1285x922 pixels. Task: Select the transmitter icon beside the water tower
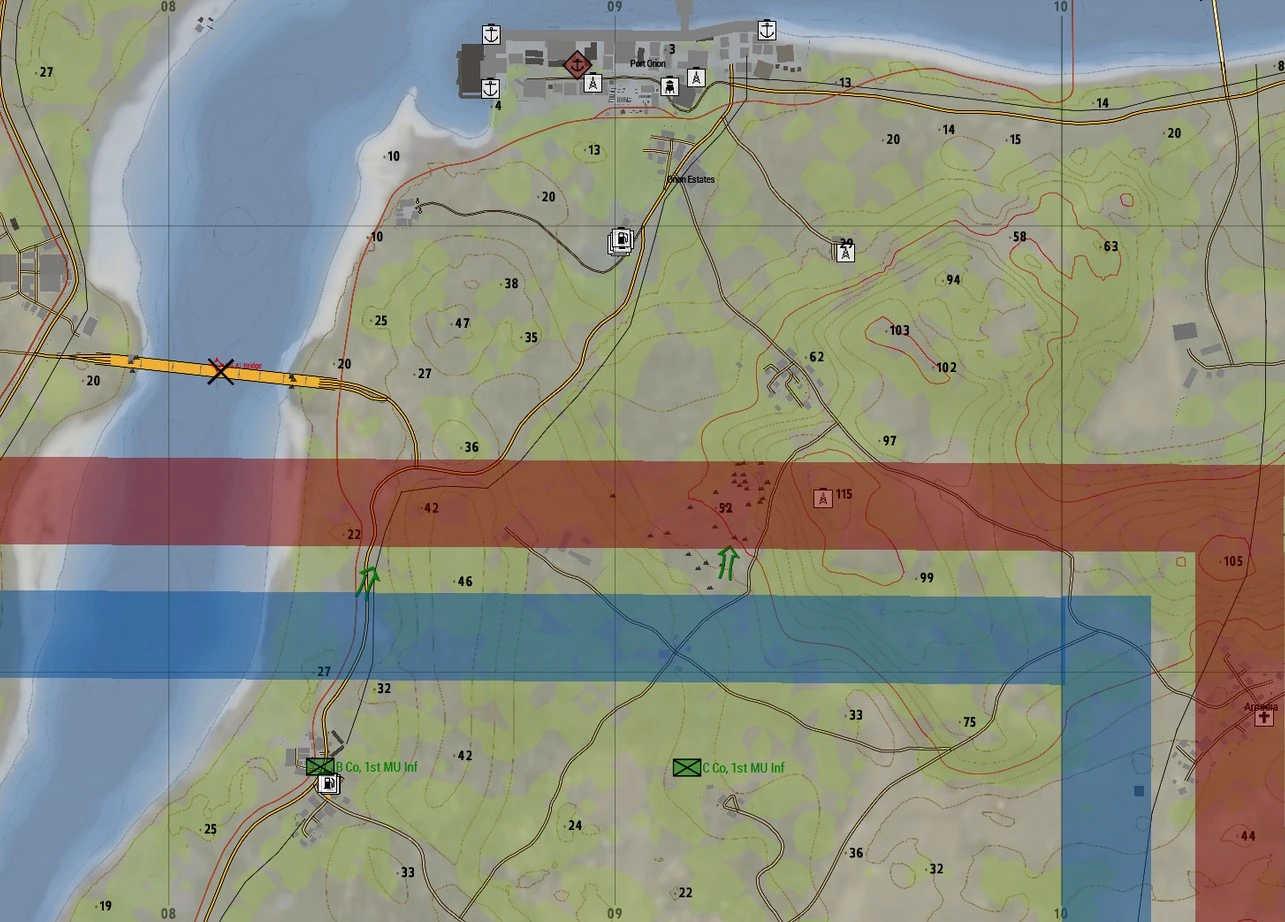click(696, 77)
